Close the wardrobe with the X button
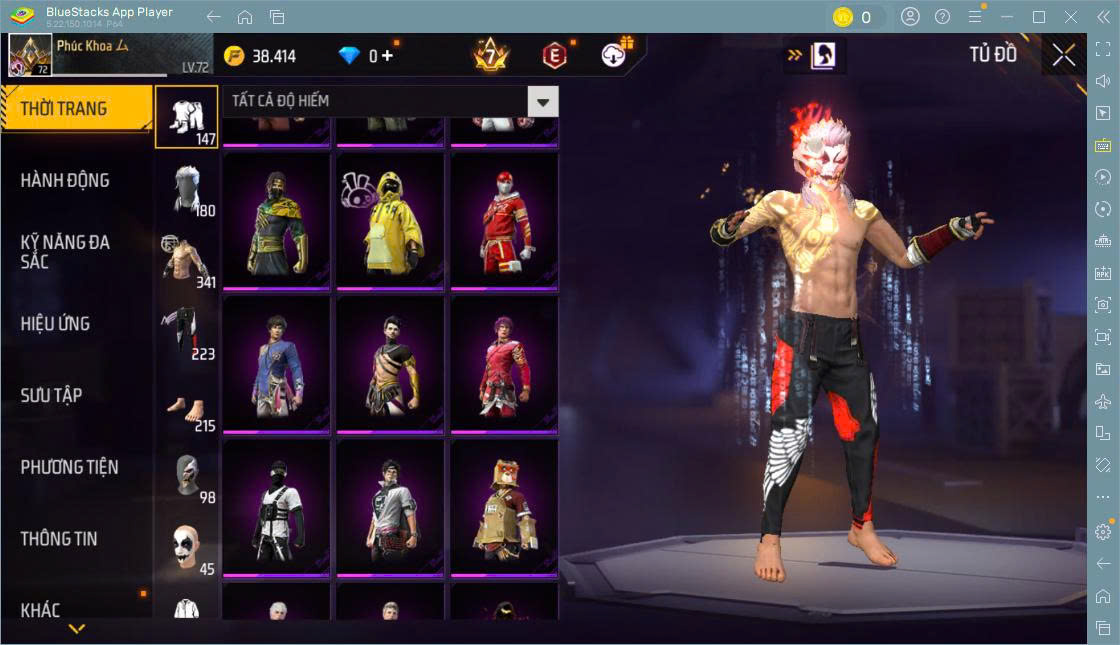 (1064, 56)
